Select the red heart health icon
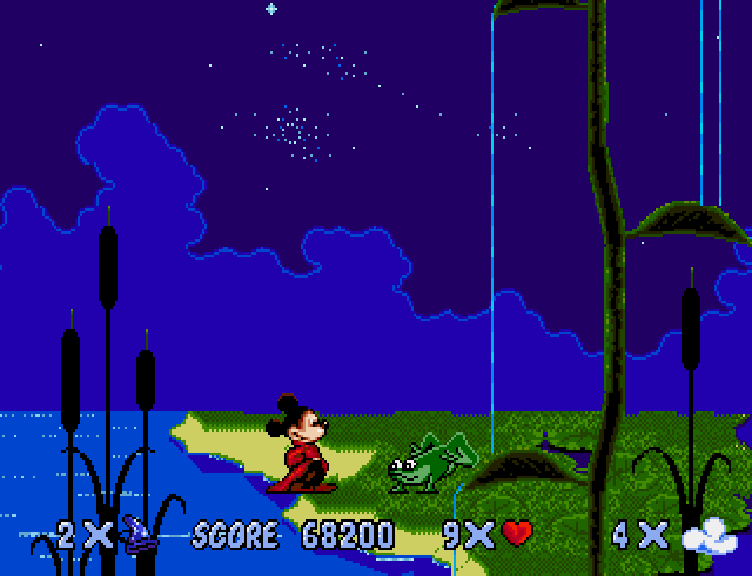 pos(517,533)
